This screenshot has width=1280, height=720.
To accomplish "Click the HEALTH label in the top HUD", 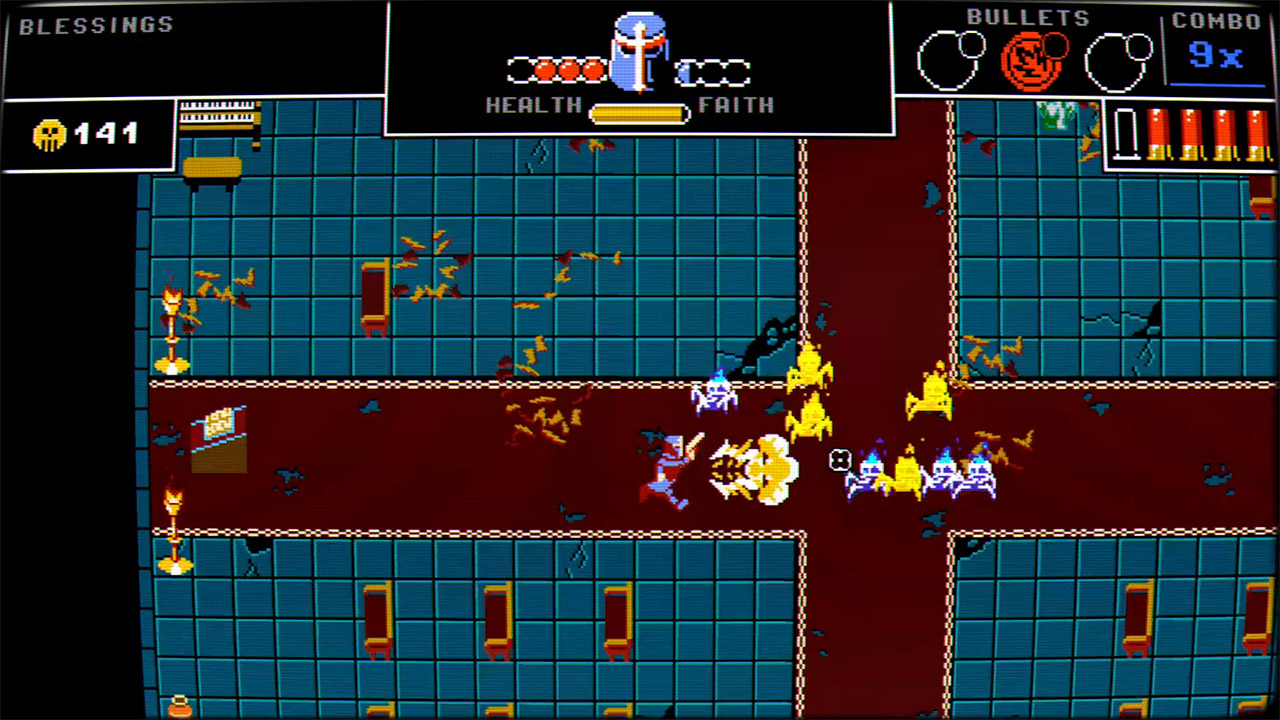I will coord(533,105).
